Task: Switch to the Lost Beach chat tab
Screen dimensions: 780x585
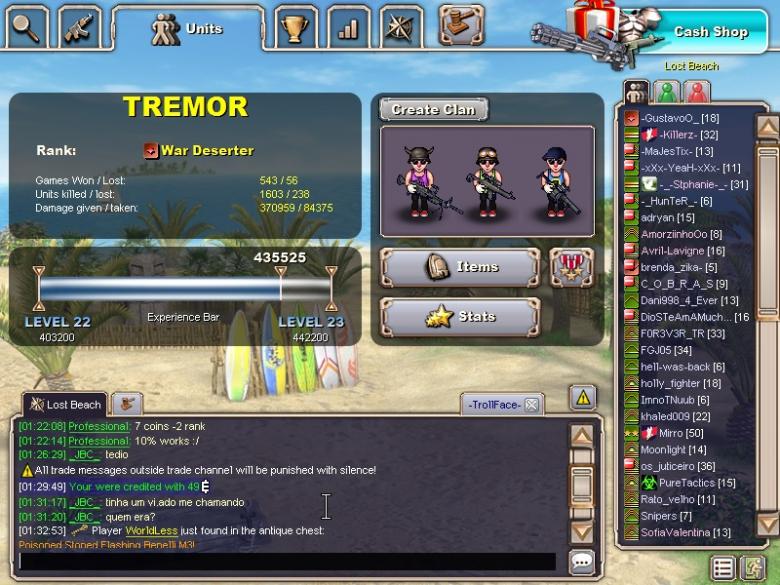Action: click(65, 404)
